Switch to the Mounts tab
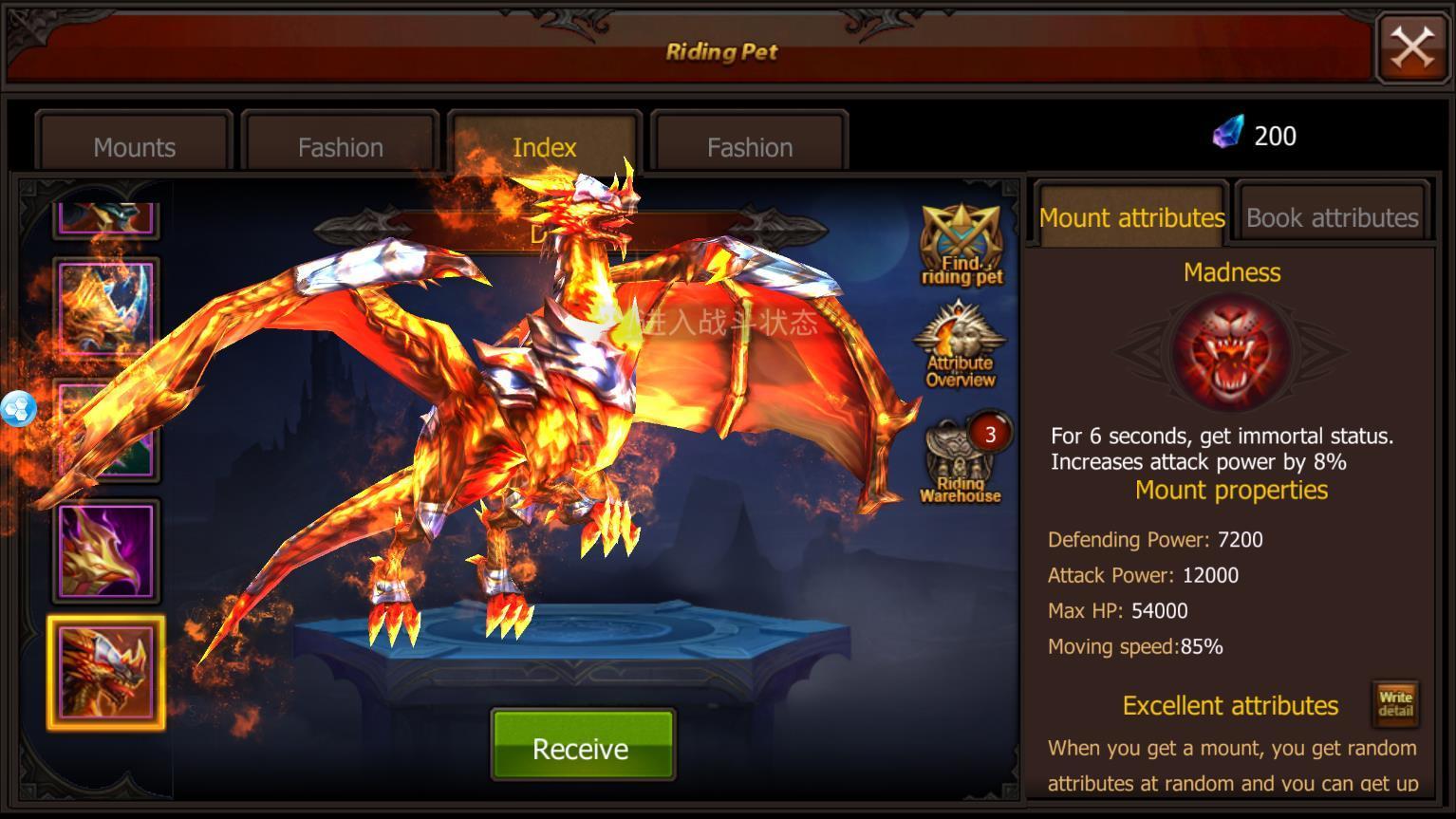The image size is (1456, 819). tap(134, 146)
